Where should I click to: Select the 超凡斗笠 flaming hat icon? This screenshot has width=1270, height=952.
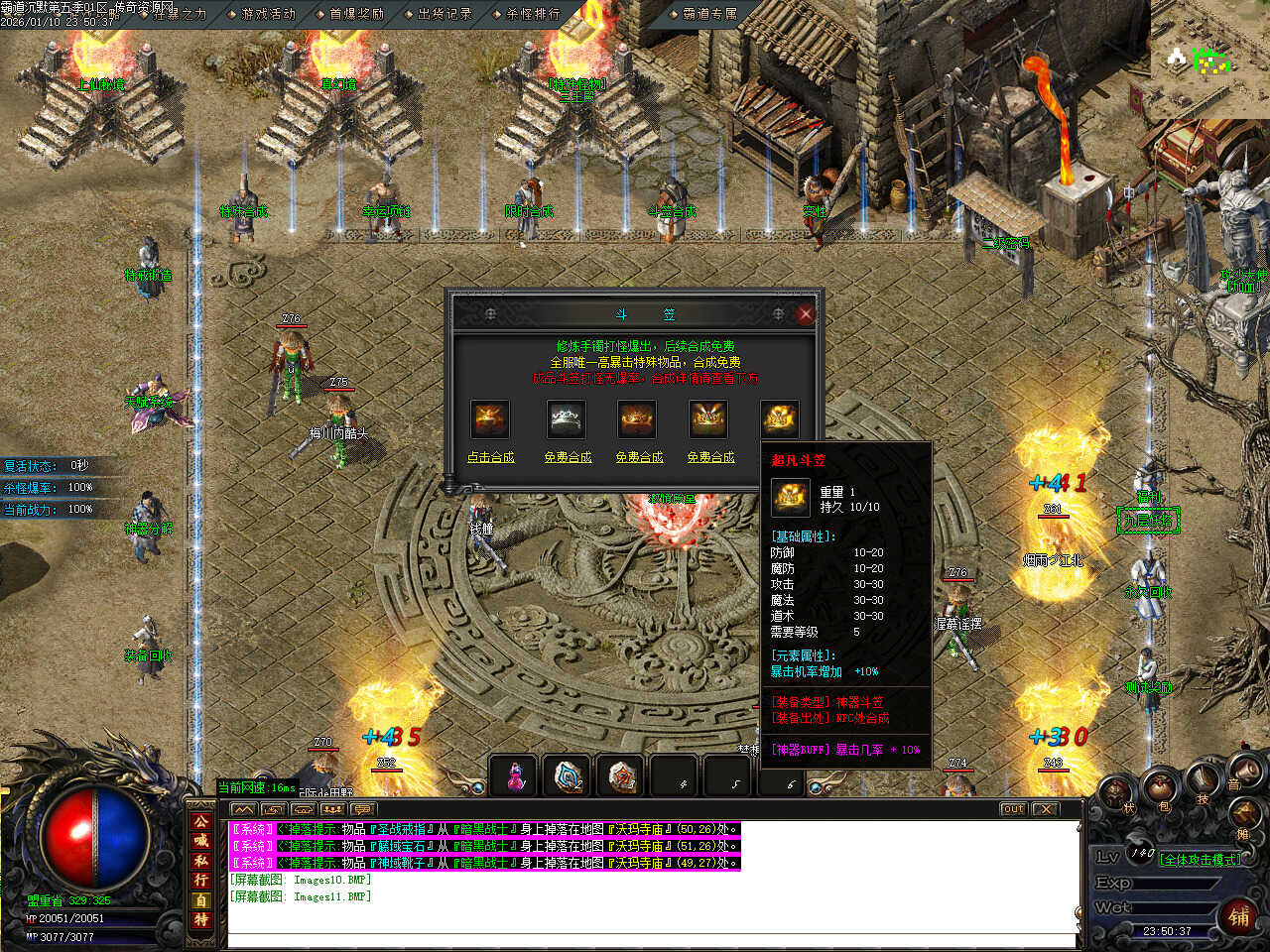pyautogui.click(x=780, y=419)
